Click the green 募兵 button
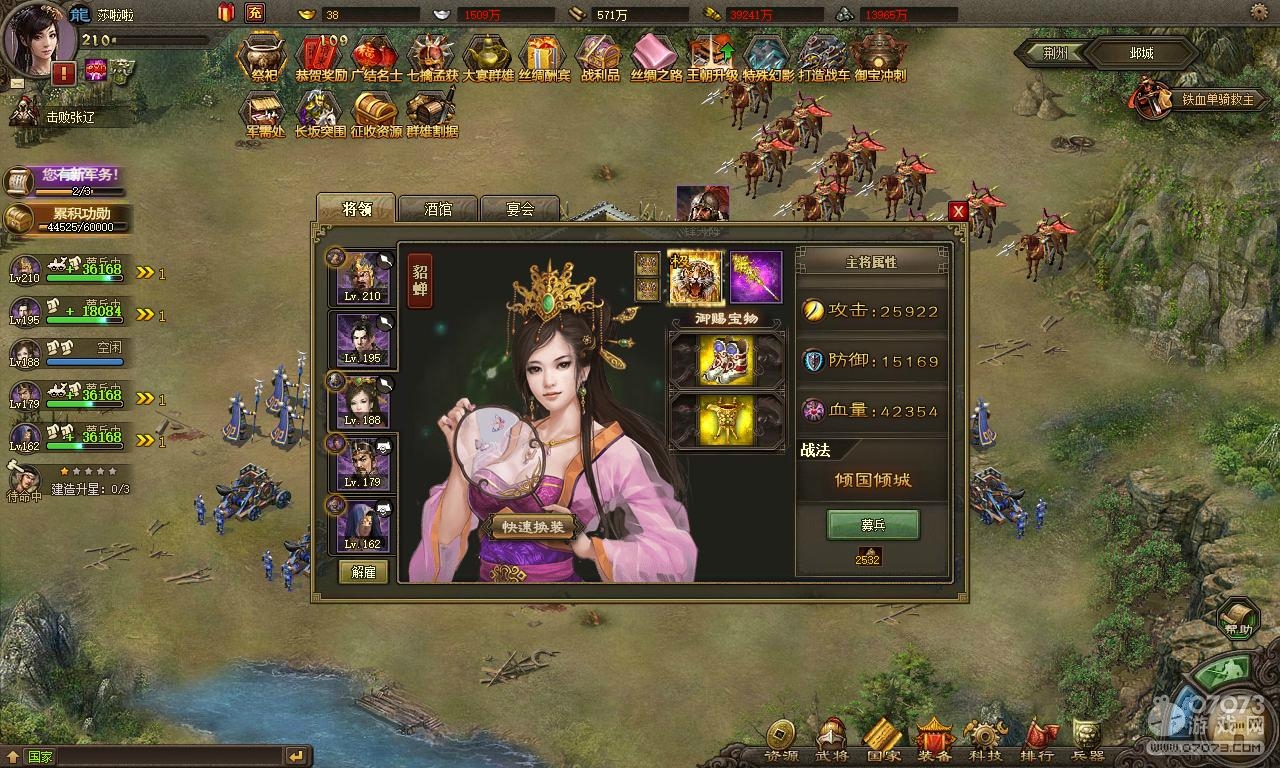The height and width of the screenshot is (768, 1280). point(872,524)
